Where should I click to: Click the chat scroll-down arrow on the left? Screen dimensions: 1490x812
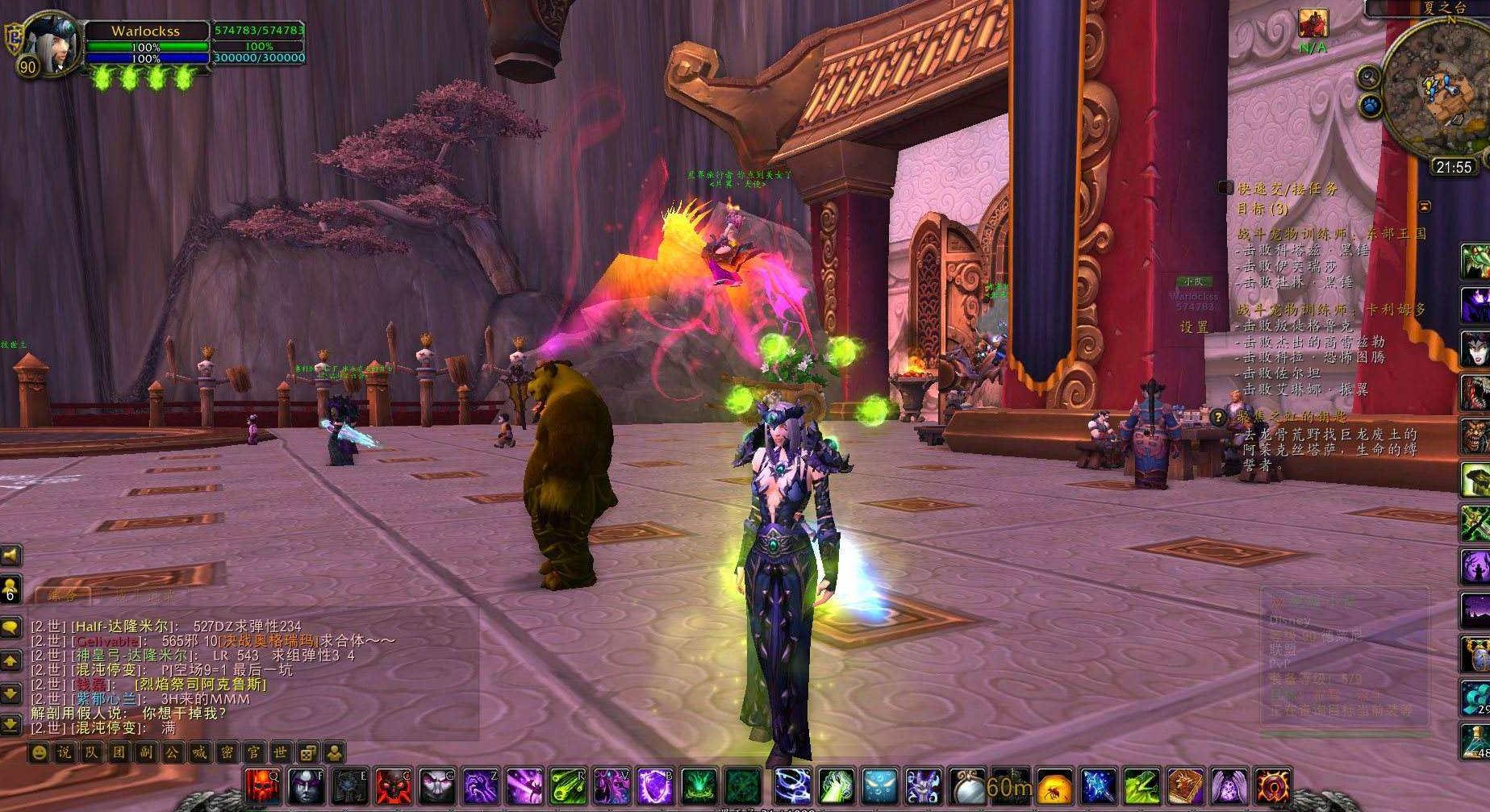point(10,693)
